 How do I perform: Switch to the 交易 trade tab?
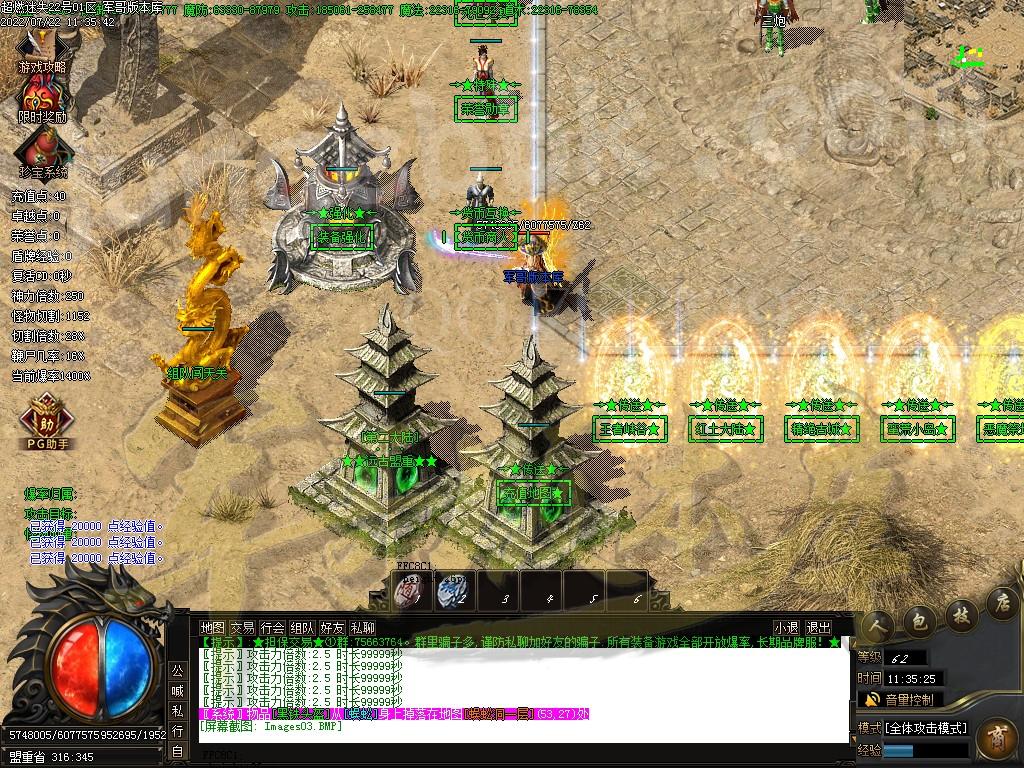click(242, 627)
